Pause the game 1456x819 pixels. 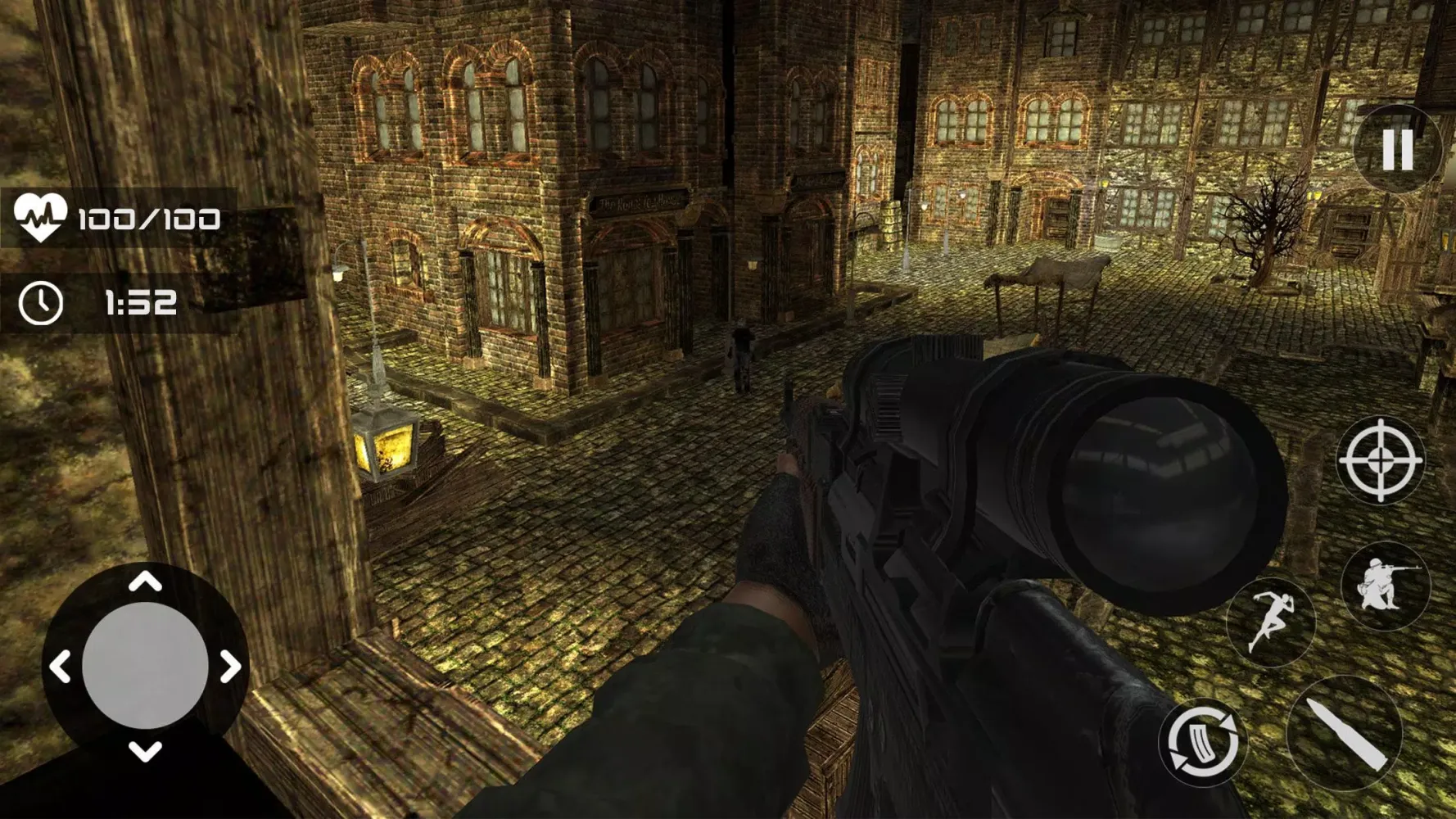1397,149
